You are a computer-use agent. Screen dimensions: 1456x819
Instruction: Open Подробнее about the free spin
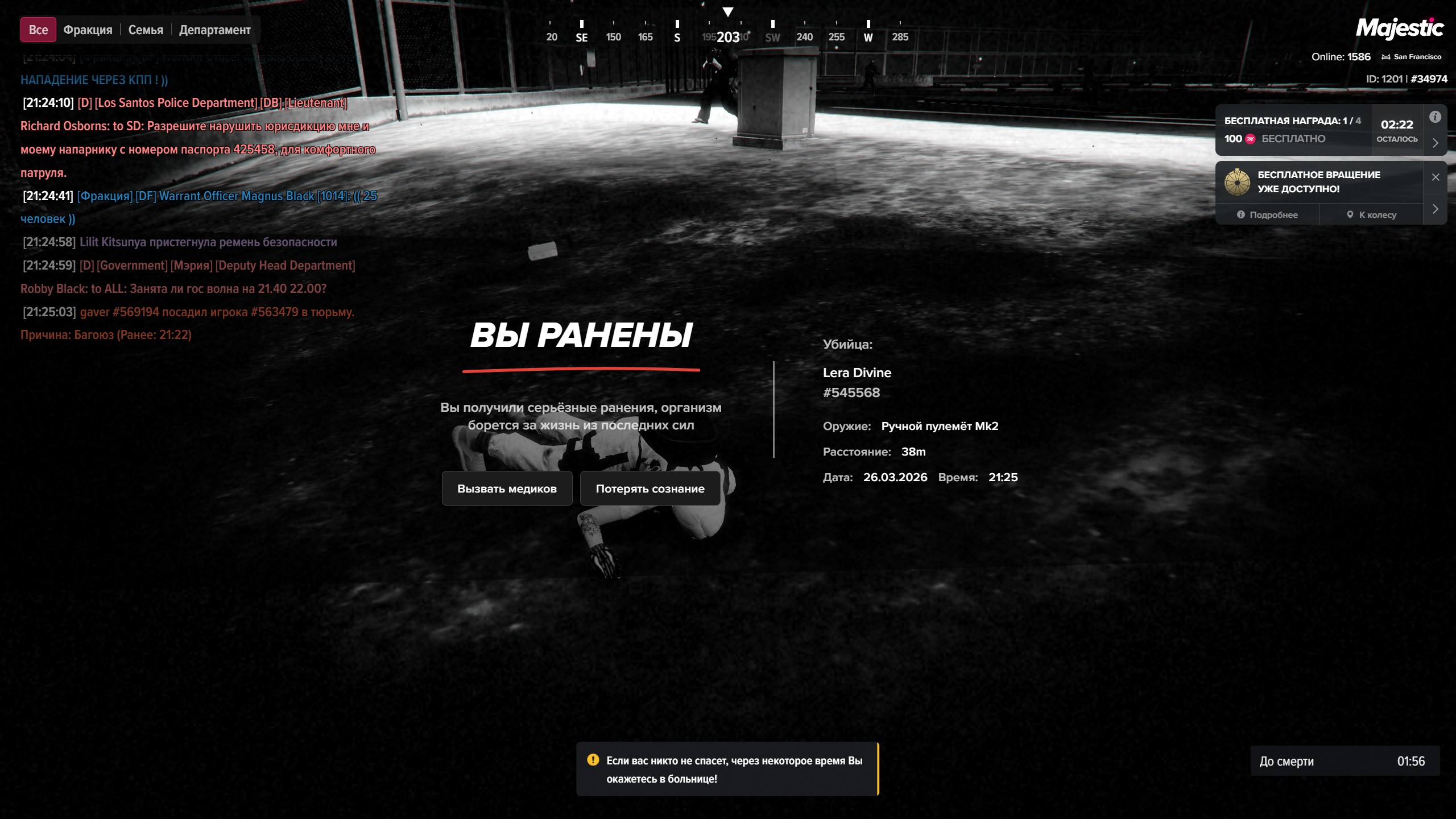tap(1267, 215)
